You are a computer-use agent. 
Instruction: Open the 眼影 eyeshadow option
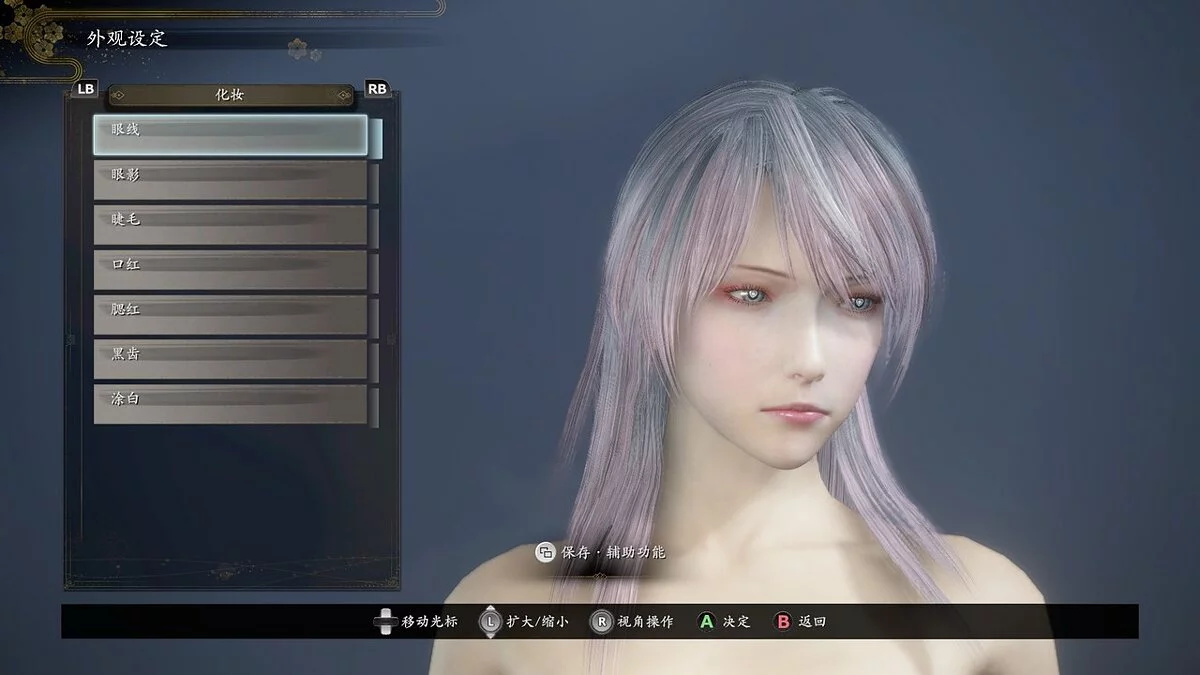click(x=230, y=180)
